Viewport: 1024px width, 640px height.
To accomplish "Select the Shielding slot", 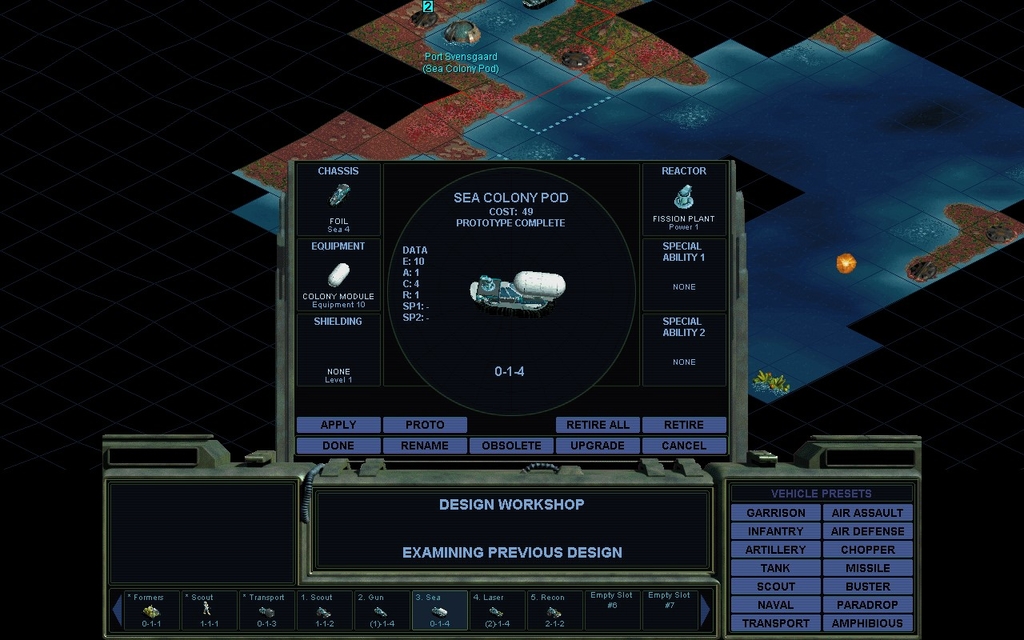I will pyautogui.click(x=338, y=350).
